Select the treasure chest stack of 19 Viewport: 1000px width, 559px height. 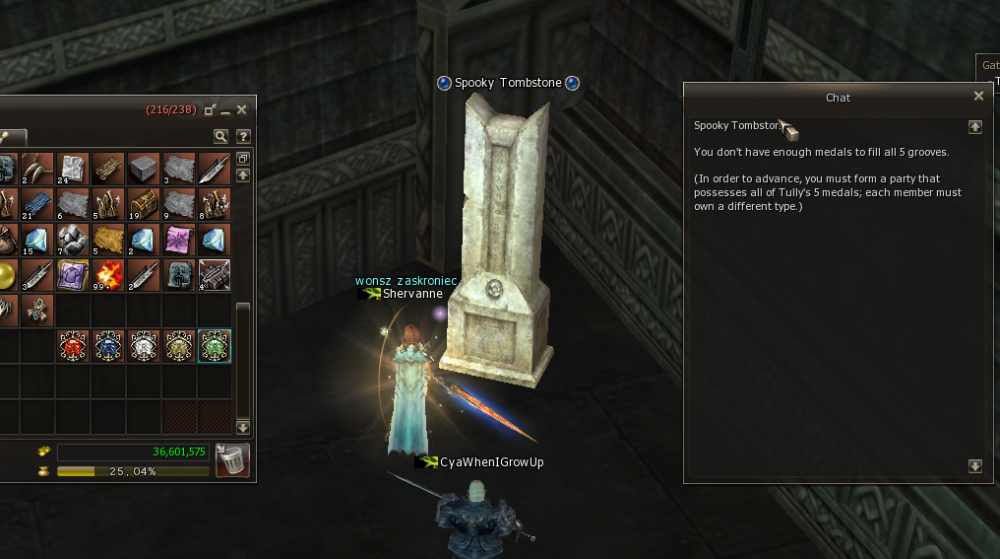click(144, 205)
